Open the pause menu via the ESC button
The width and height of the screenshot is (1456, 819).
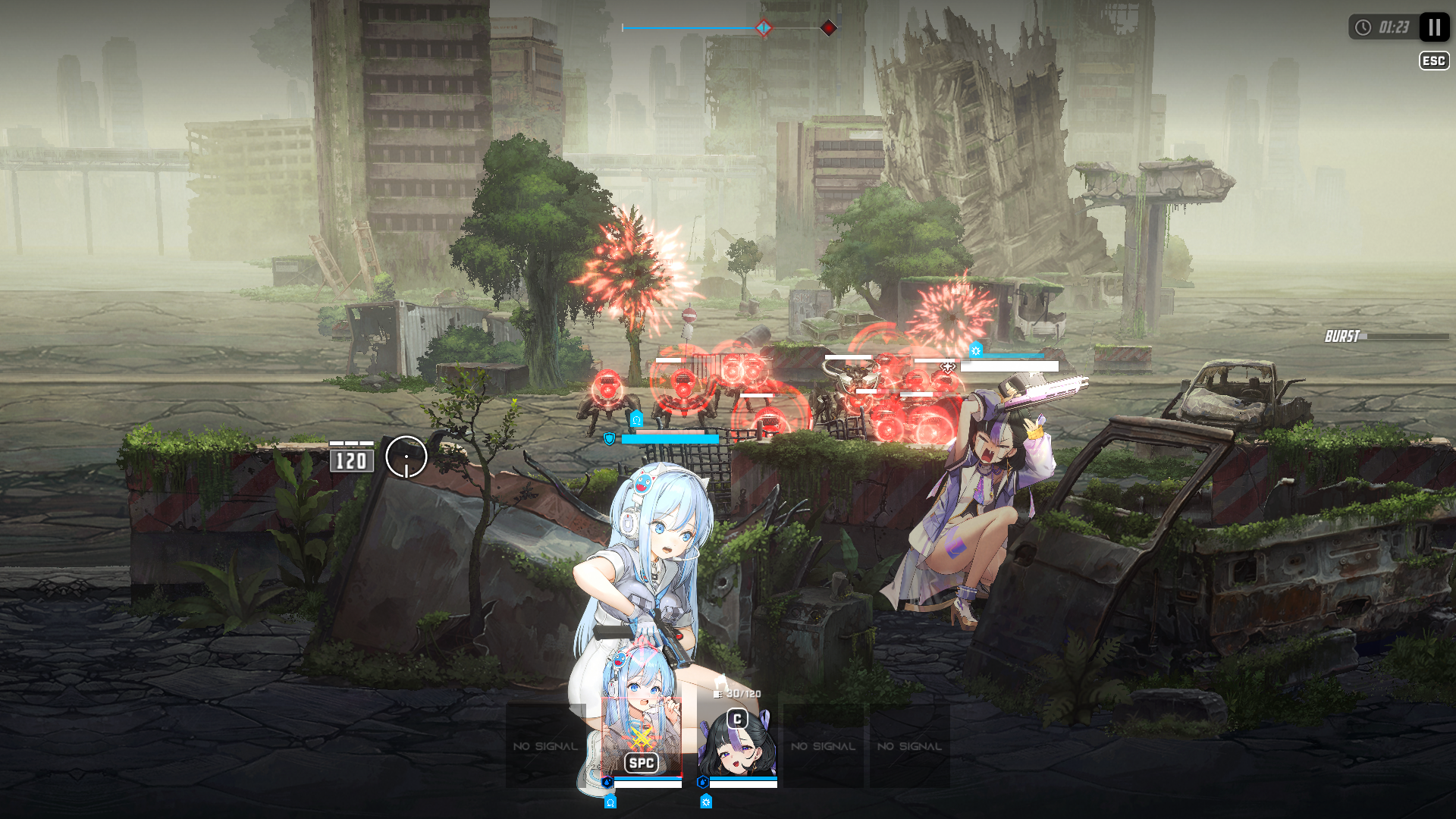coord(1433,61)
